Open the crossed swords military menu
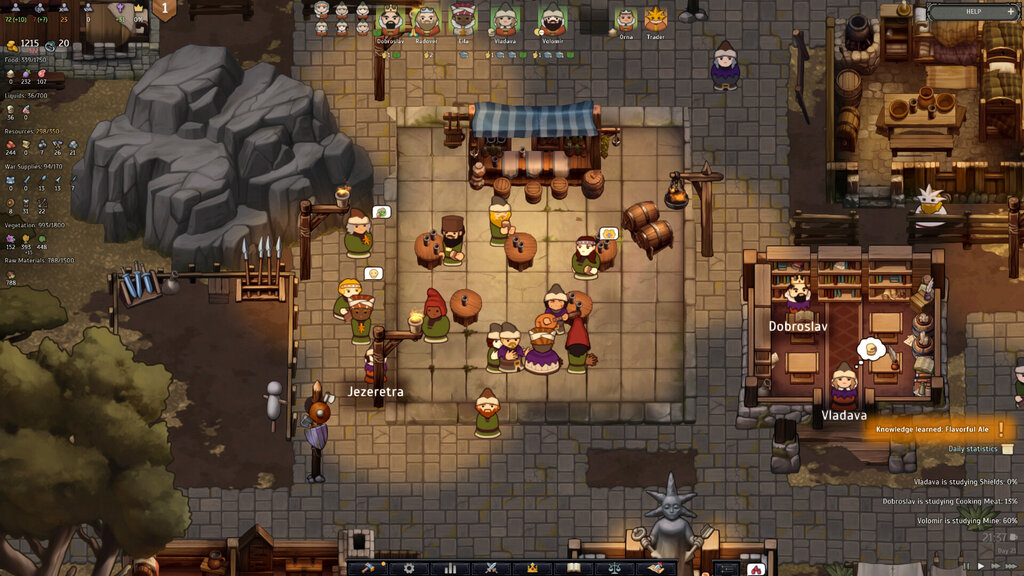The height and width of the screenshot is (576, 1024). click(x=491, y=568)
